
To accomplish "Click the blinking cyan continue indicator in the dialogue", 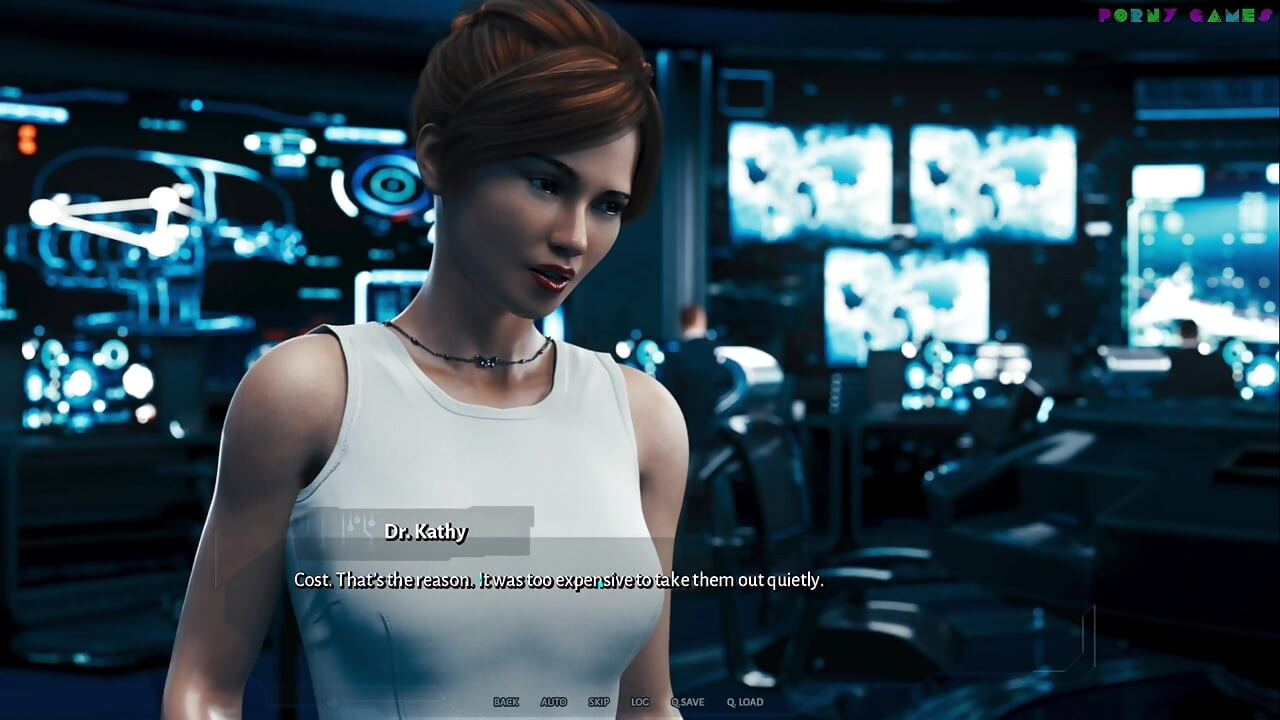I will (600, 584).
